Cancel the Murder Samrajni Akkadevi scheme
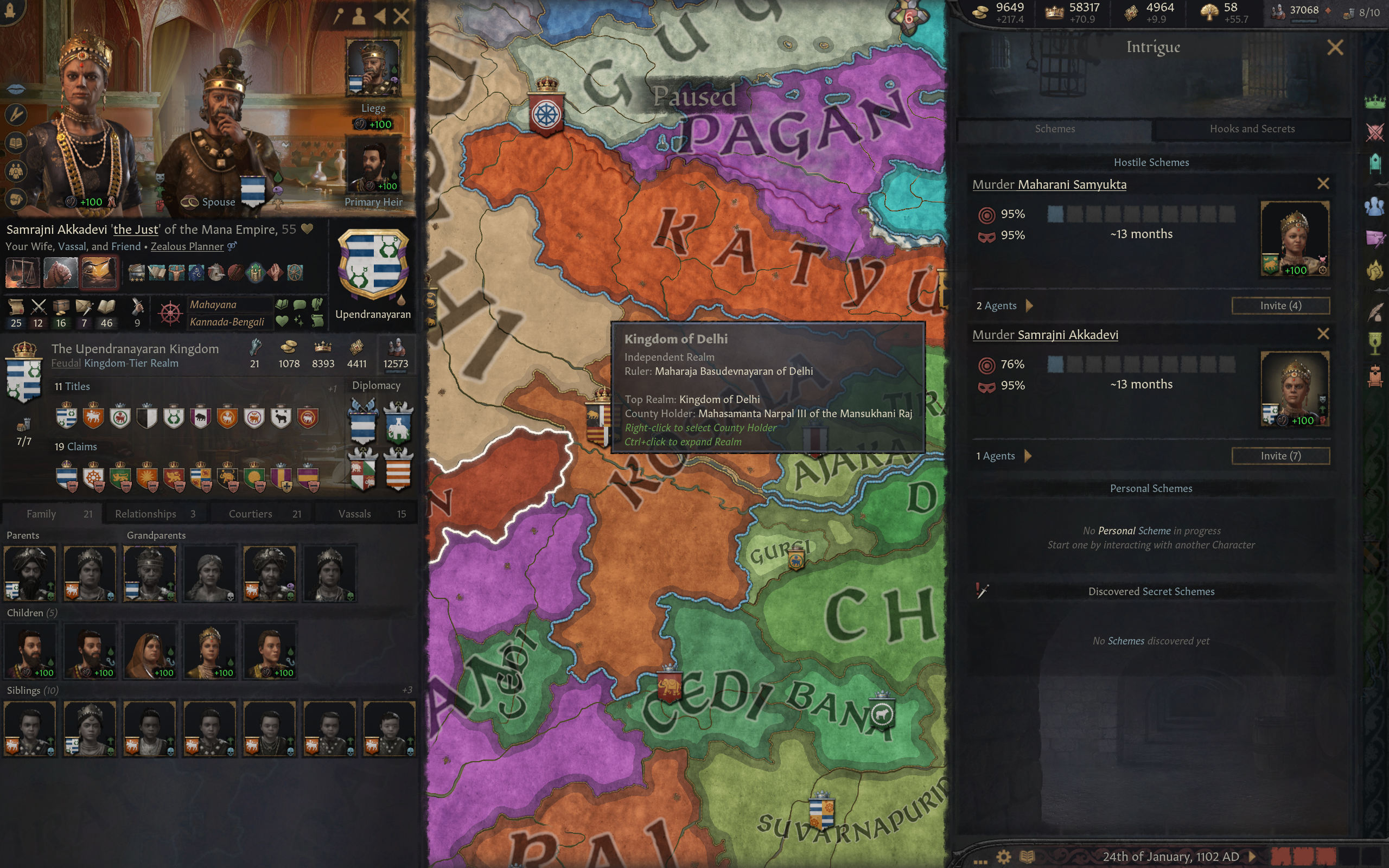 pyautogui.click(x=1323, y=334)
